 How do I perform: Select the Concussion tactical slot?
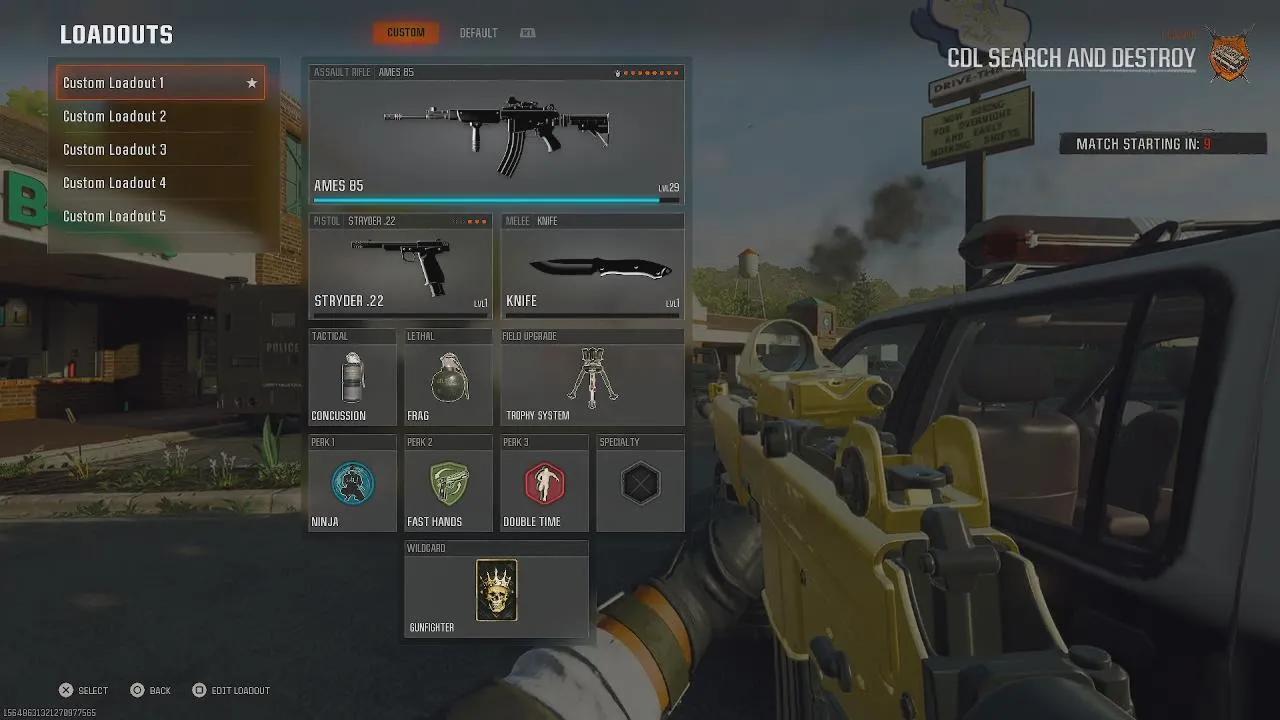[352, 379]
